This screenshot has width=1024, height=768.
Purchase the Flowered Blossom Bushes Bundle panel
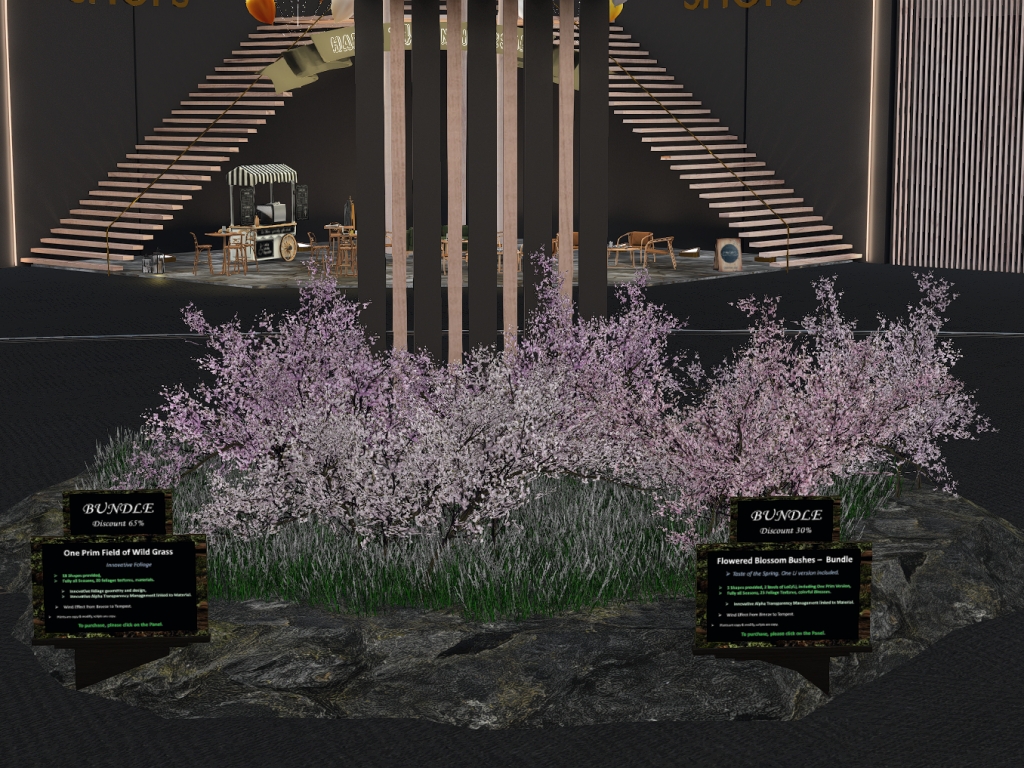783,596
